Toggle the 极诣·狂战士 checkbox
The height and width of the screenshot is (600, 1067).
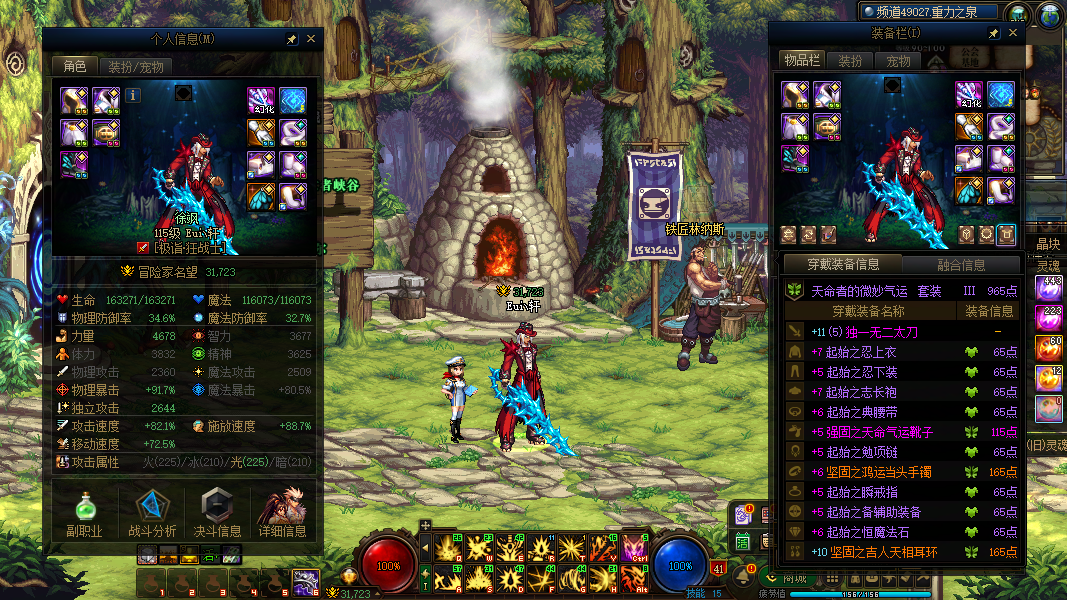143,247
